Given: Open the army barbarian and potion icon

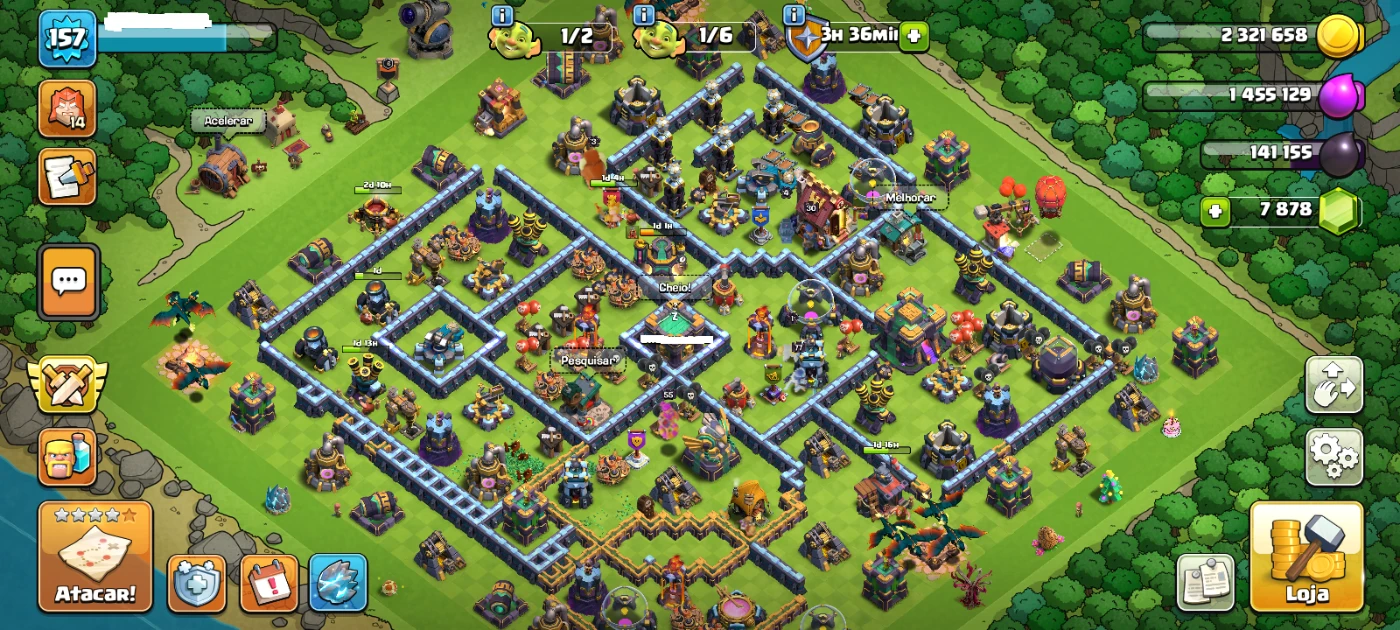Looking at the screenshot, I should 68,457.
